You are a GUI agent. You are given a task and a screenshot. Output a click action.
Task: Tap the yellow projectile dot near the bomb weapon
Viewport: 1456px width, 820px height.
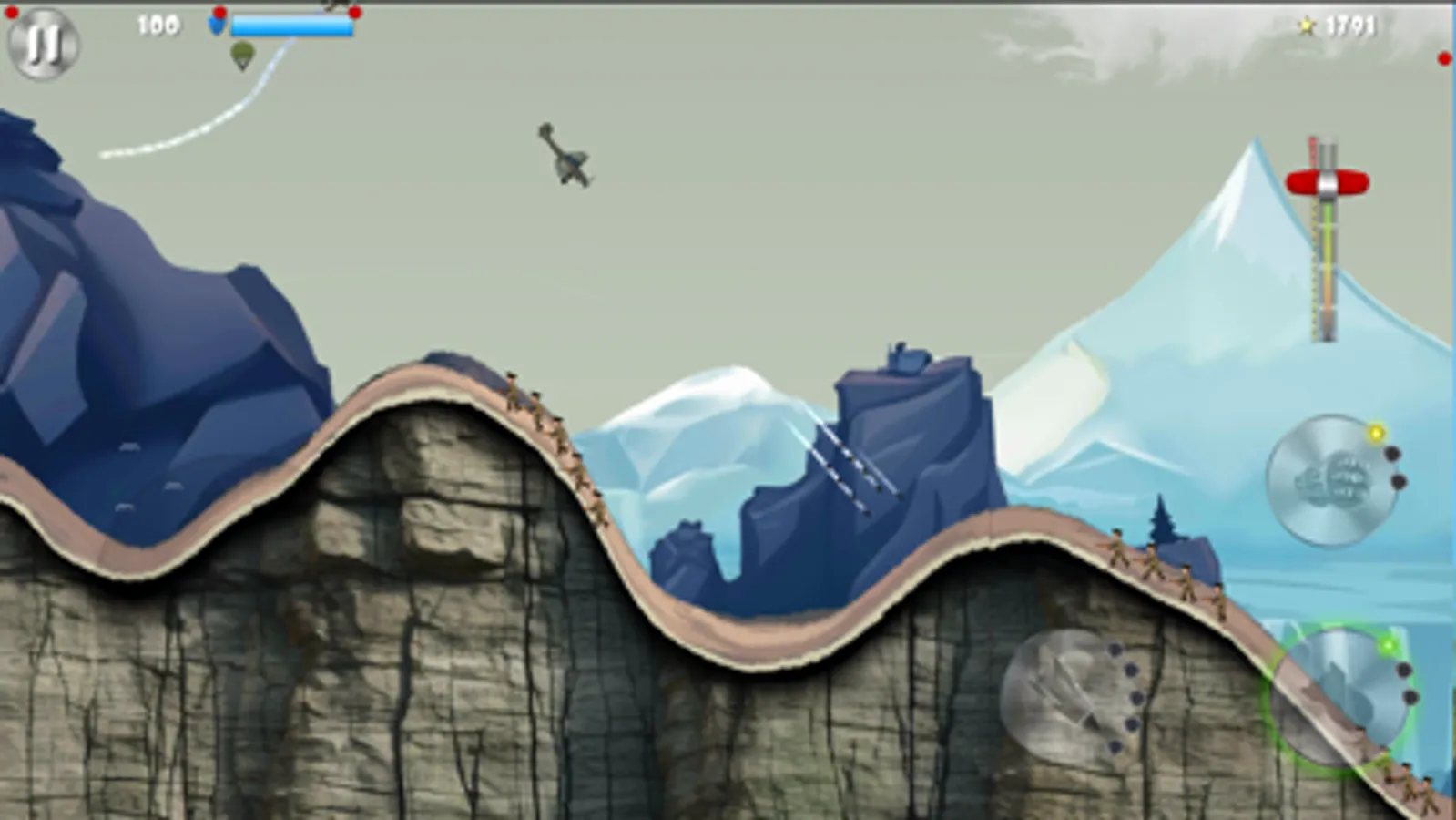point(1376,433)
